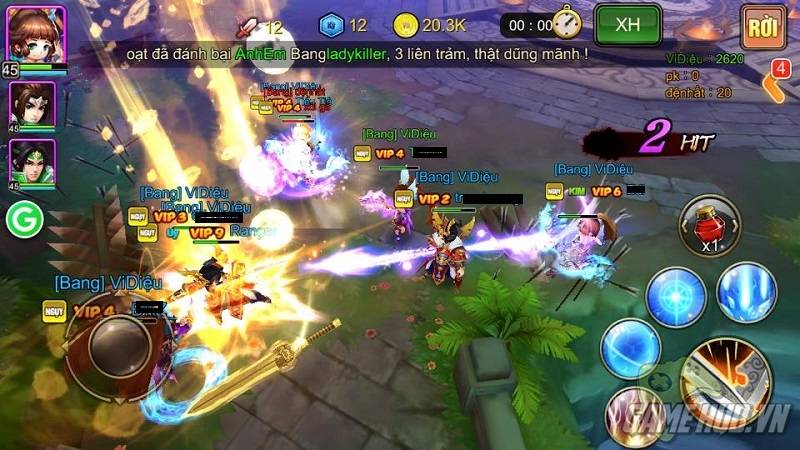Image resolution: width=800 pixels, height=450 pixels.
Task: Select the brown-haired girl hero portrait
Action: point(34,35)
